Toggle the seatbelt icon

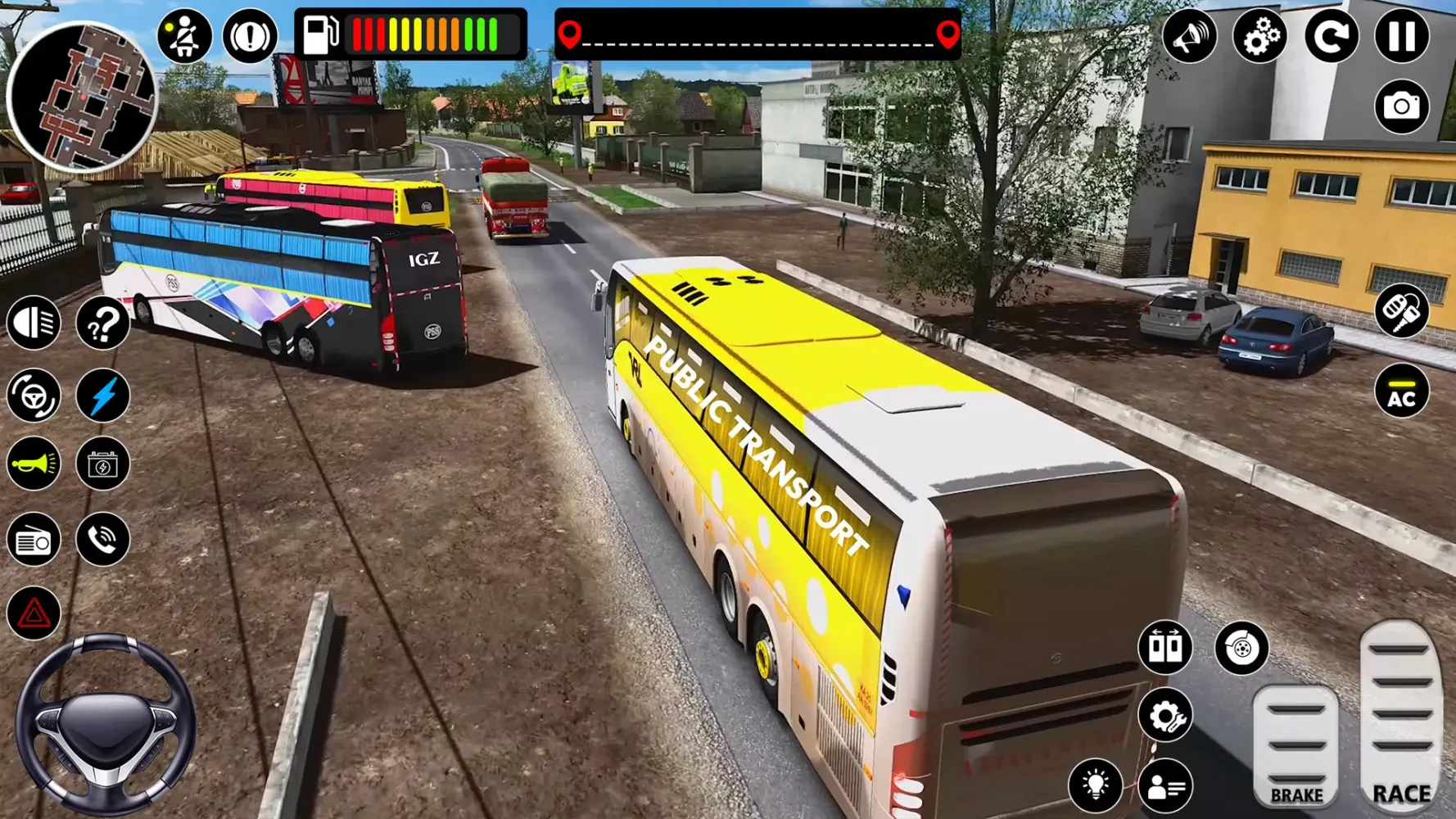pos(183,36)
